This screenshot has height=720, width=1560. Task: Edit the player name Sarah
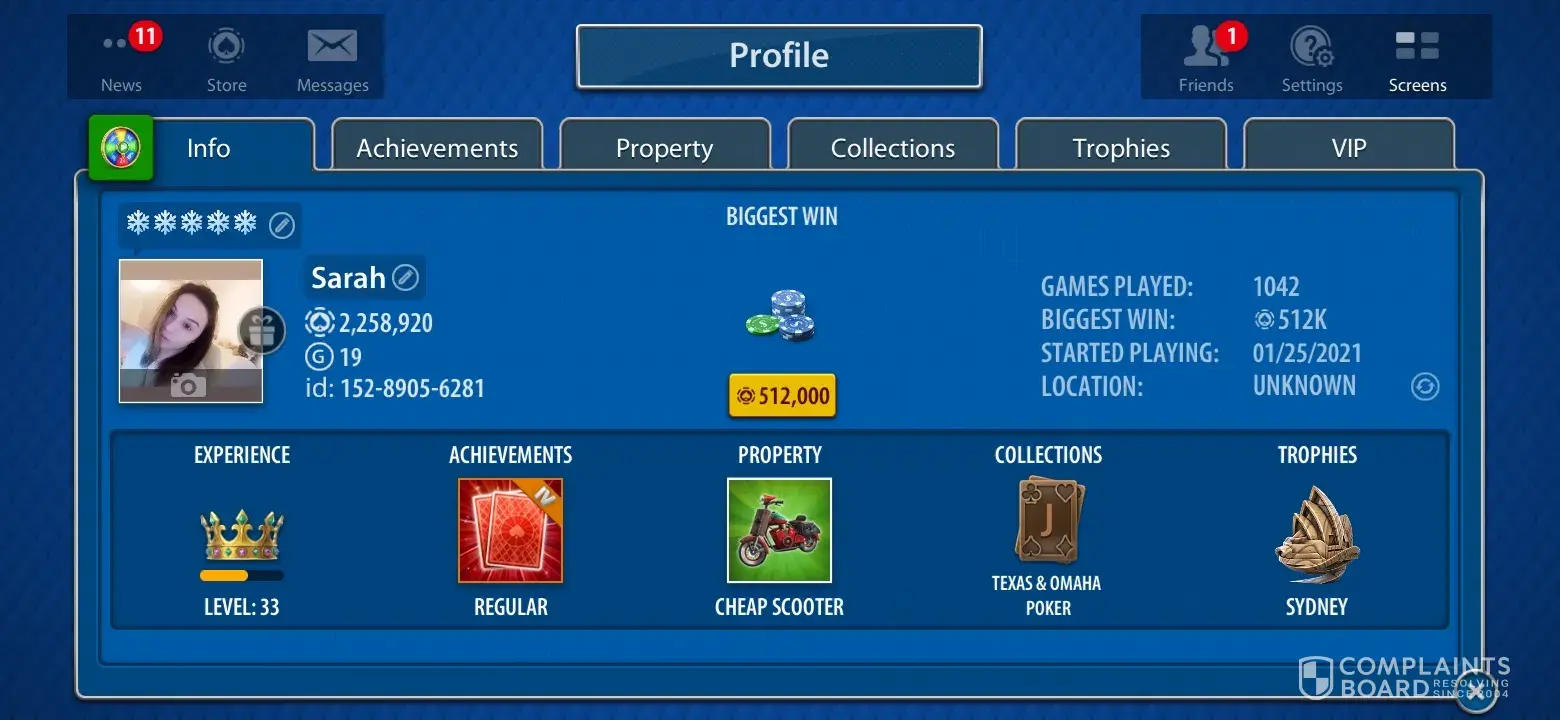coord(405,277)
